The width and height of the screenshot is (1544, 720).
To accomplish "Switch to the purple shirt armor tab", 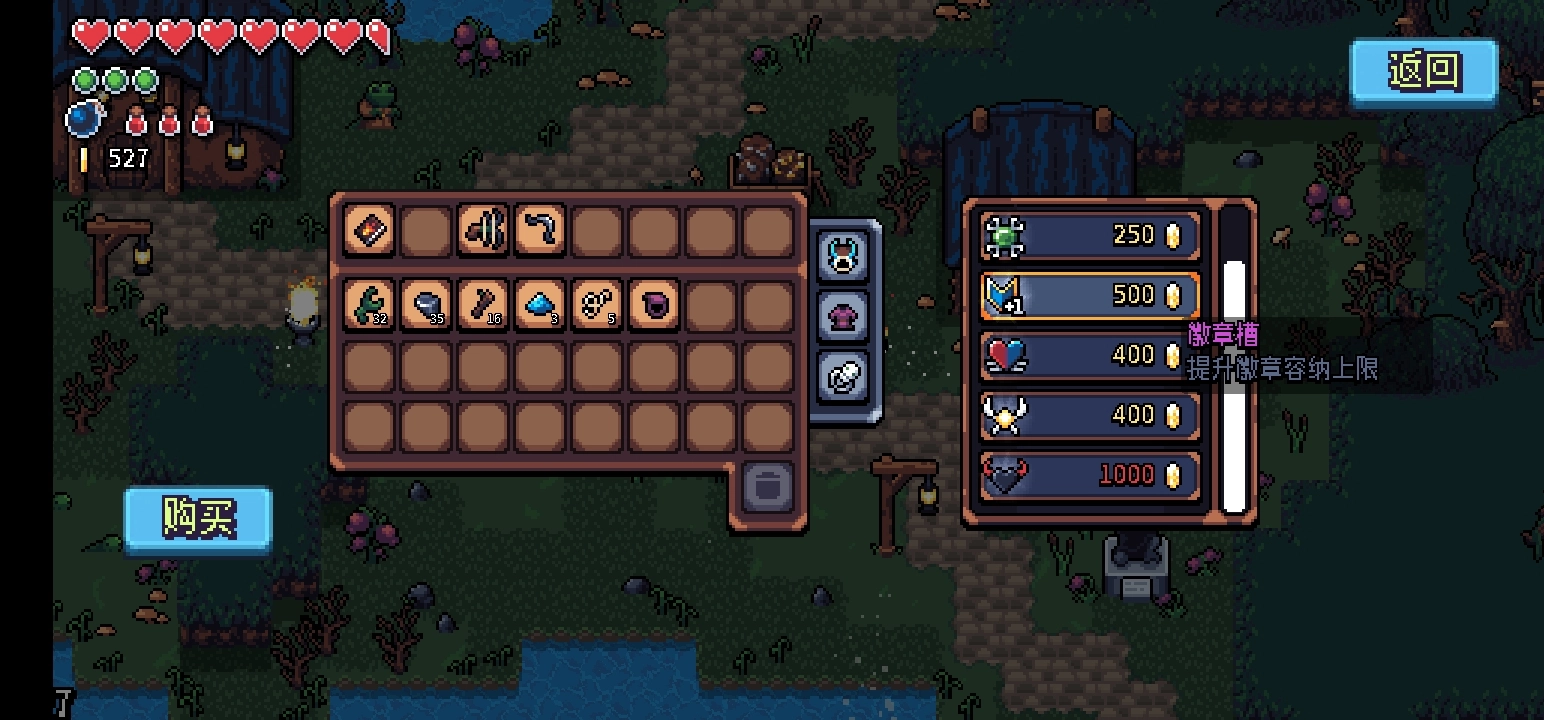I will point(843,317).
